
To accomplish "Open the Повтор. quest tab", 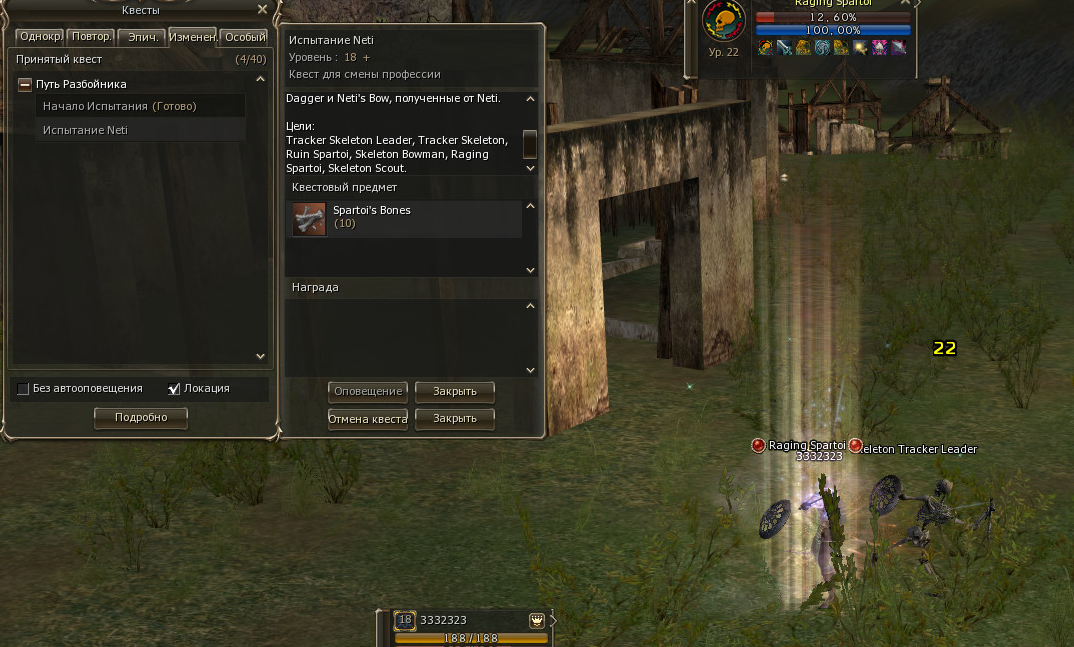I will (91, 37).
